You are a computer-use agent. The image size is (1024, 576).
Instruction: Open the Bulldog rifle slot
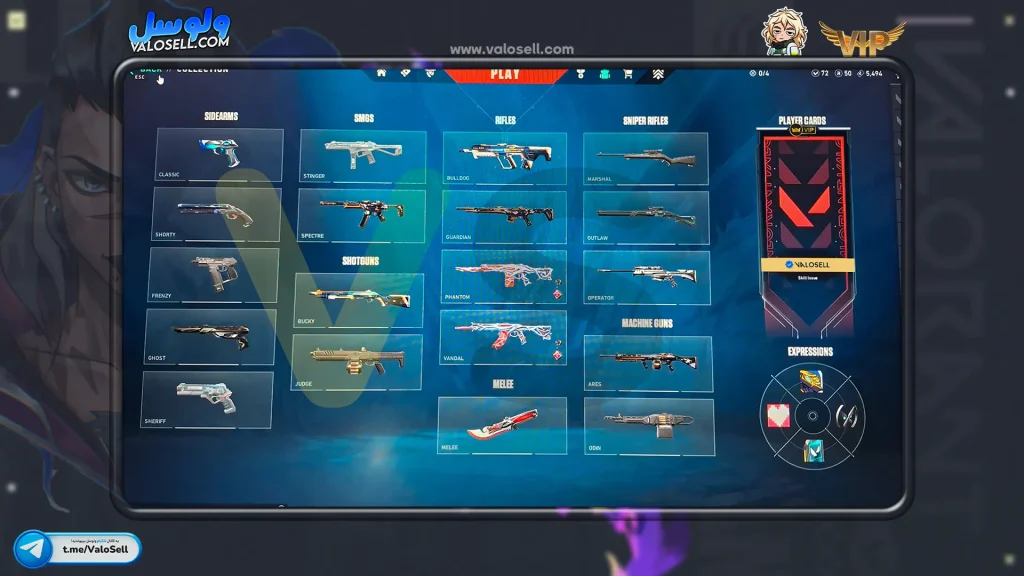point(504,158)
